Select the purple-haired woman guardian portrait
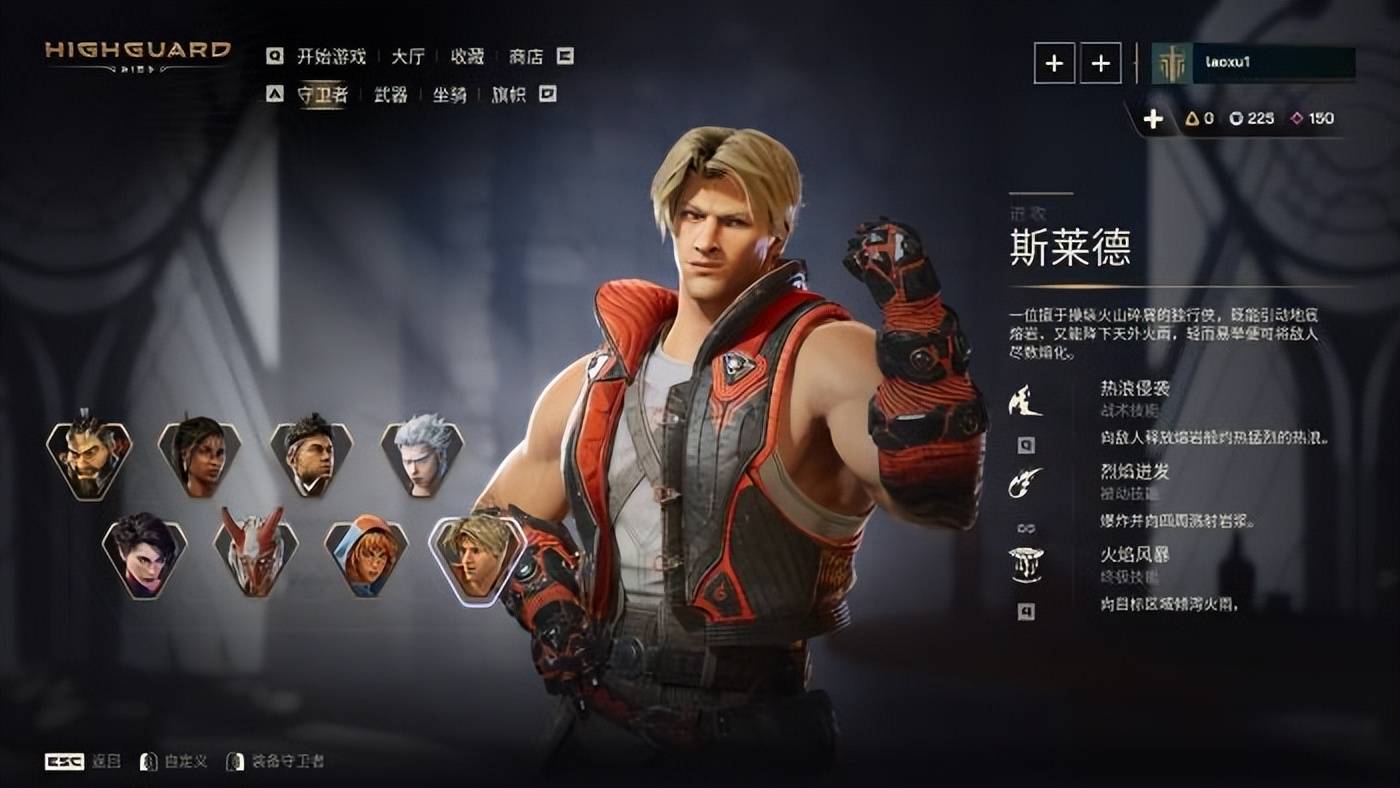This screenshot has height=788, width=1400. point(145,553)
